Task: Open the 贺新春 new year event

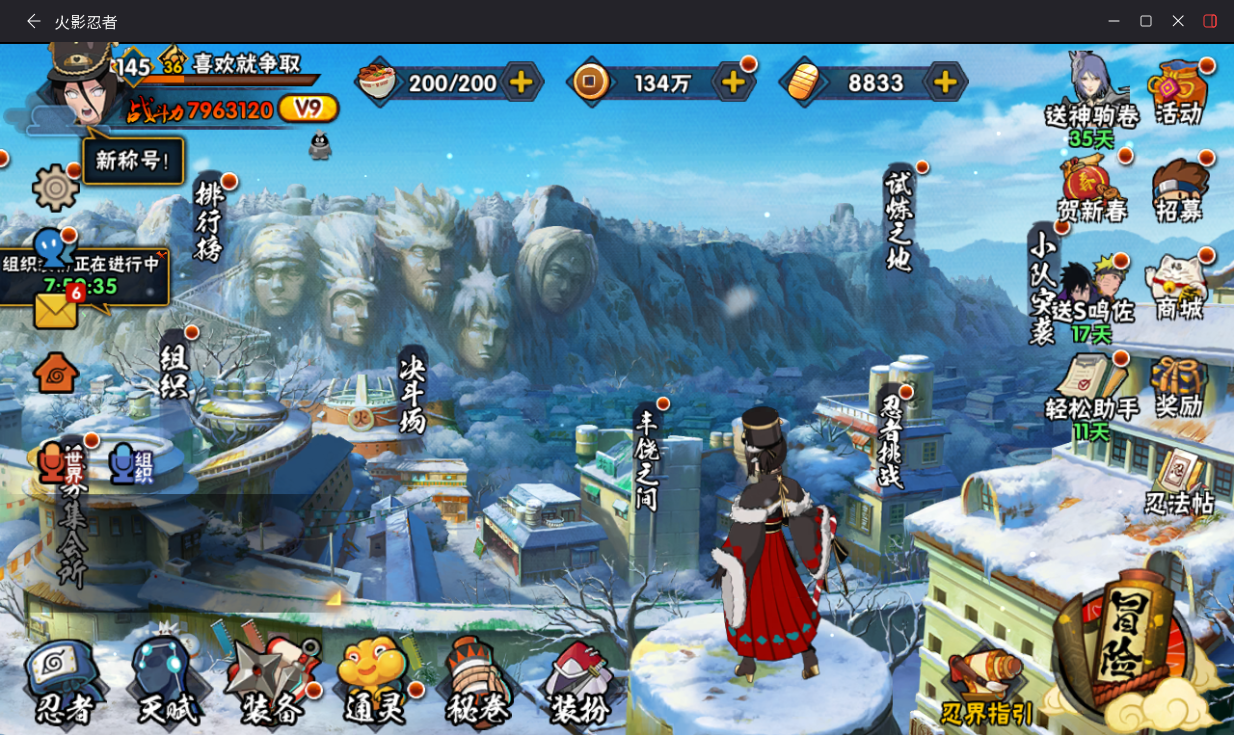Action: [1092, 190]
